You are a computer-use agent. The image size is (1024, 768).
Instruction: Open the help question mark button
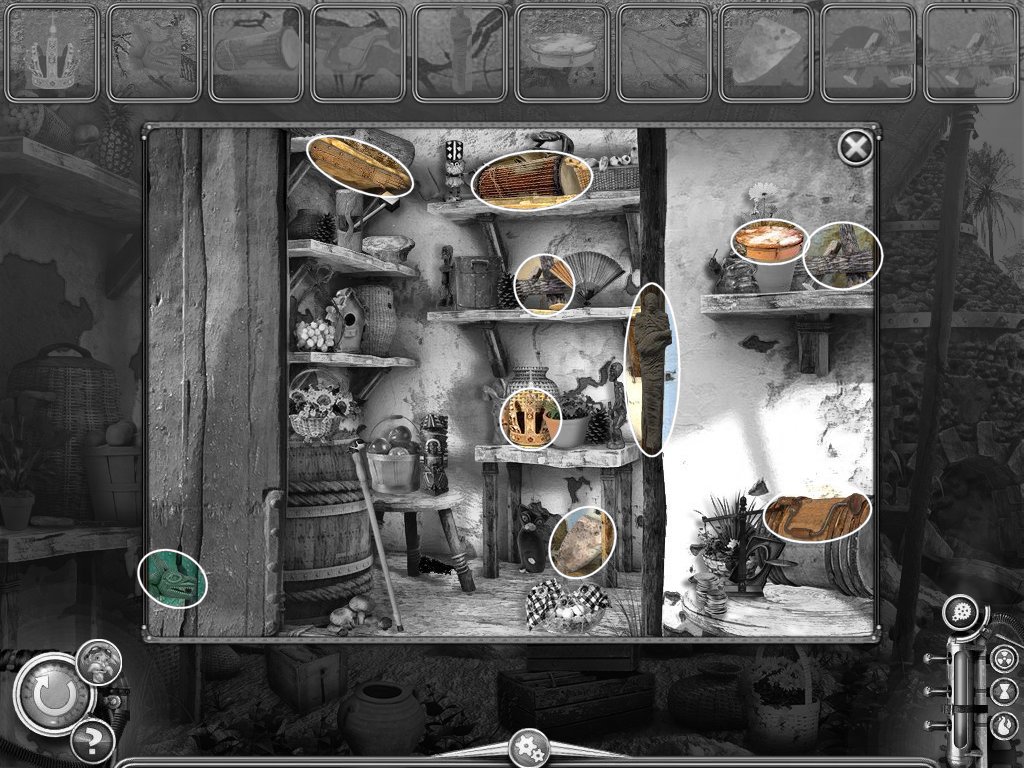[93, 741]
